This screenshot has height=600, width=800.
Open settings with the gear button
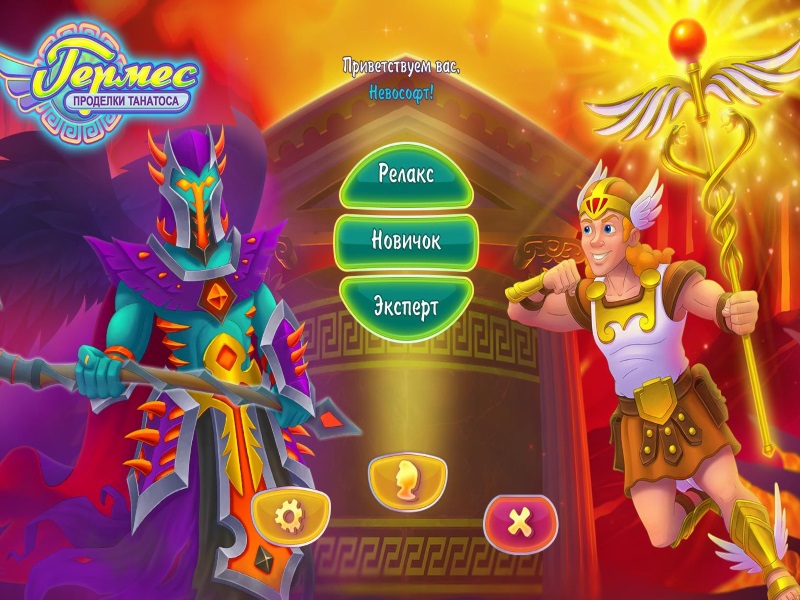click(290, 517)
